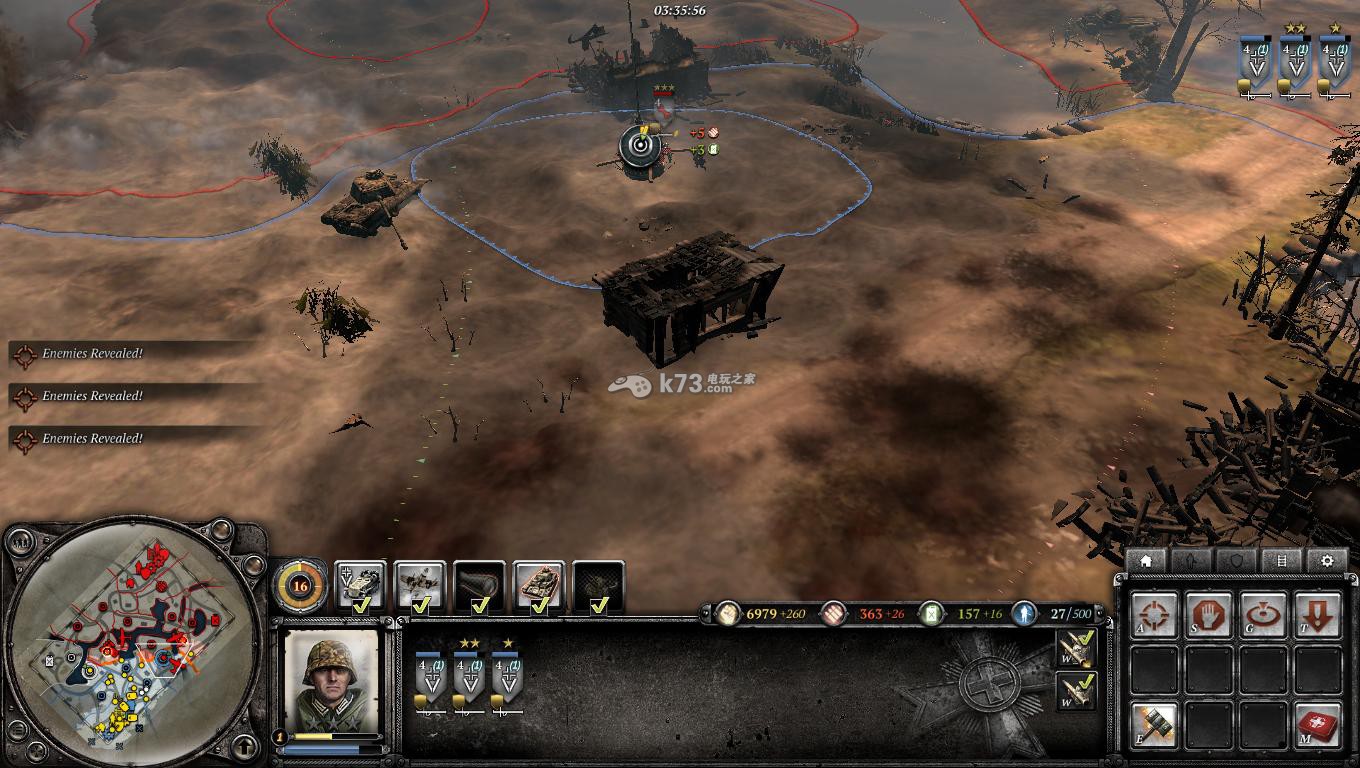Toggle the squad-silhouette button on minimap frame
The height and width of the screenshot is (768, 1360).
tap(19, 543)
